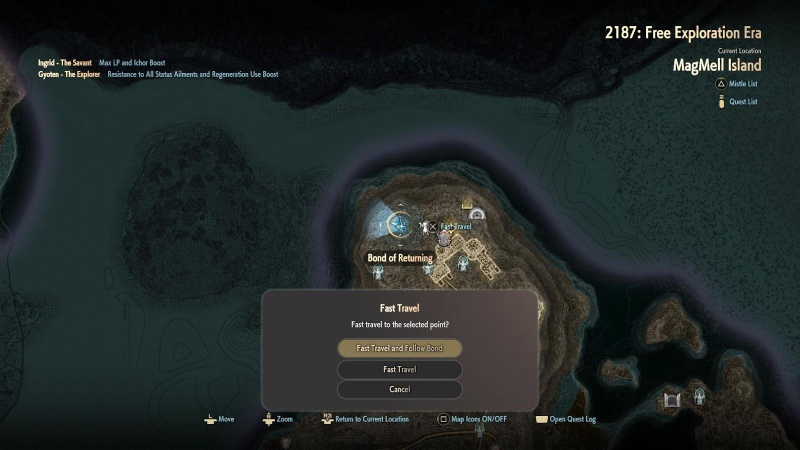Select the plain Fast Travel option
The height and width of the screenshot is (450, 800).
(400, 369)
